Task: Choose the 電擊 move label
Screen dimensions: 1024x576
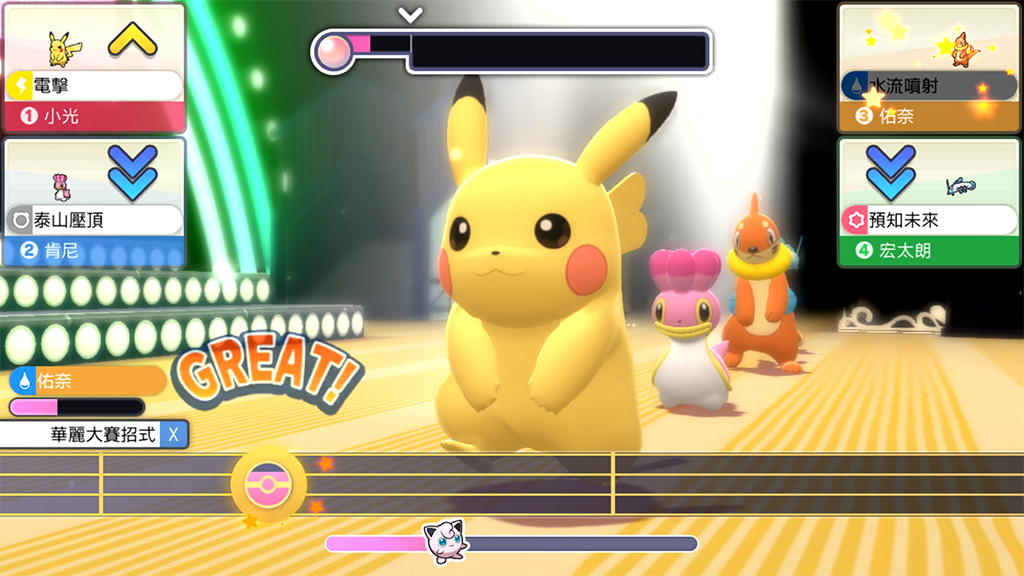Action: click(x=95, y=86)
